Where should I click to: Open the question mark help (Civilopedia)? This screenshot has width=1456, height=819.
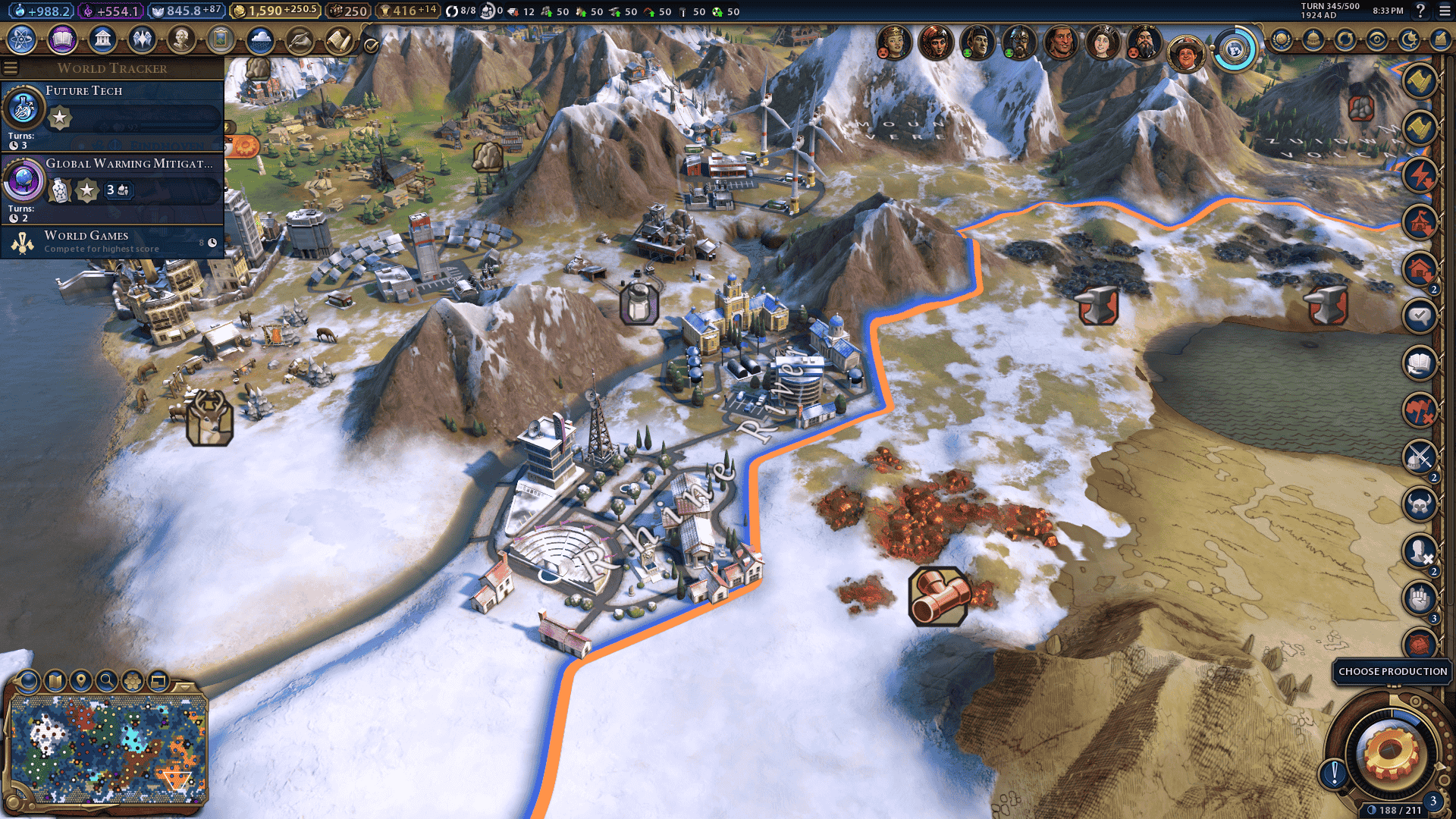coord(1420,11)
